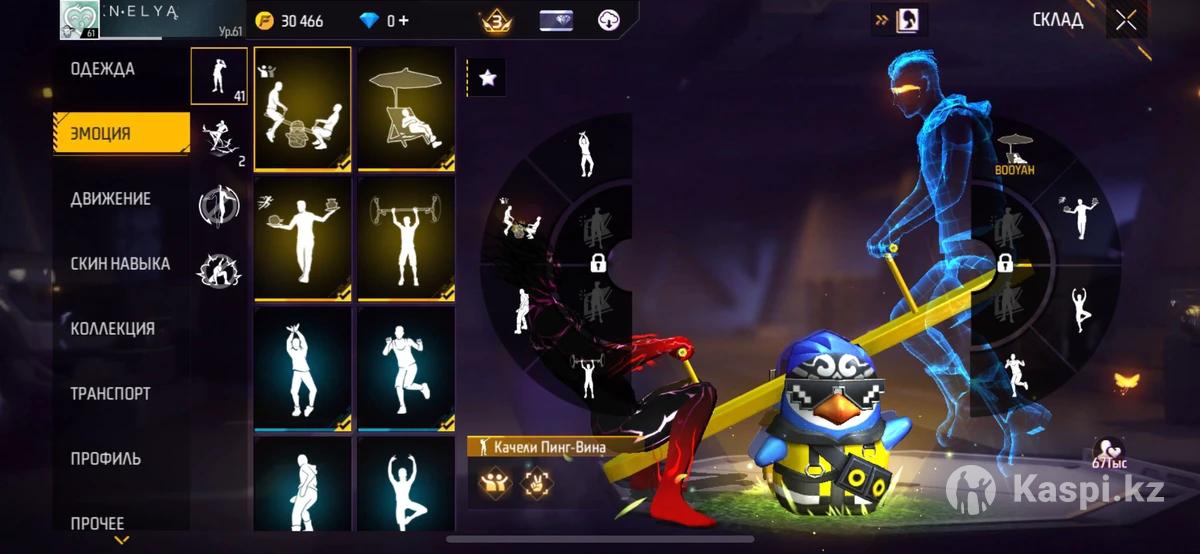
Task: Open the Транспорт category
Action: 110,394
